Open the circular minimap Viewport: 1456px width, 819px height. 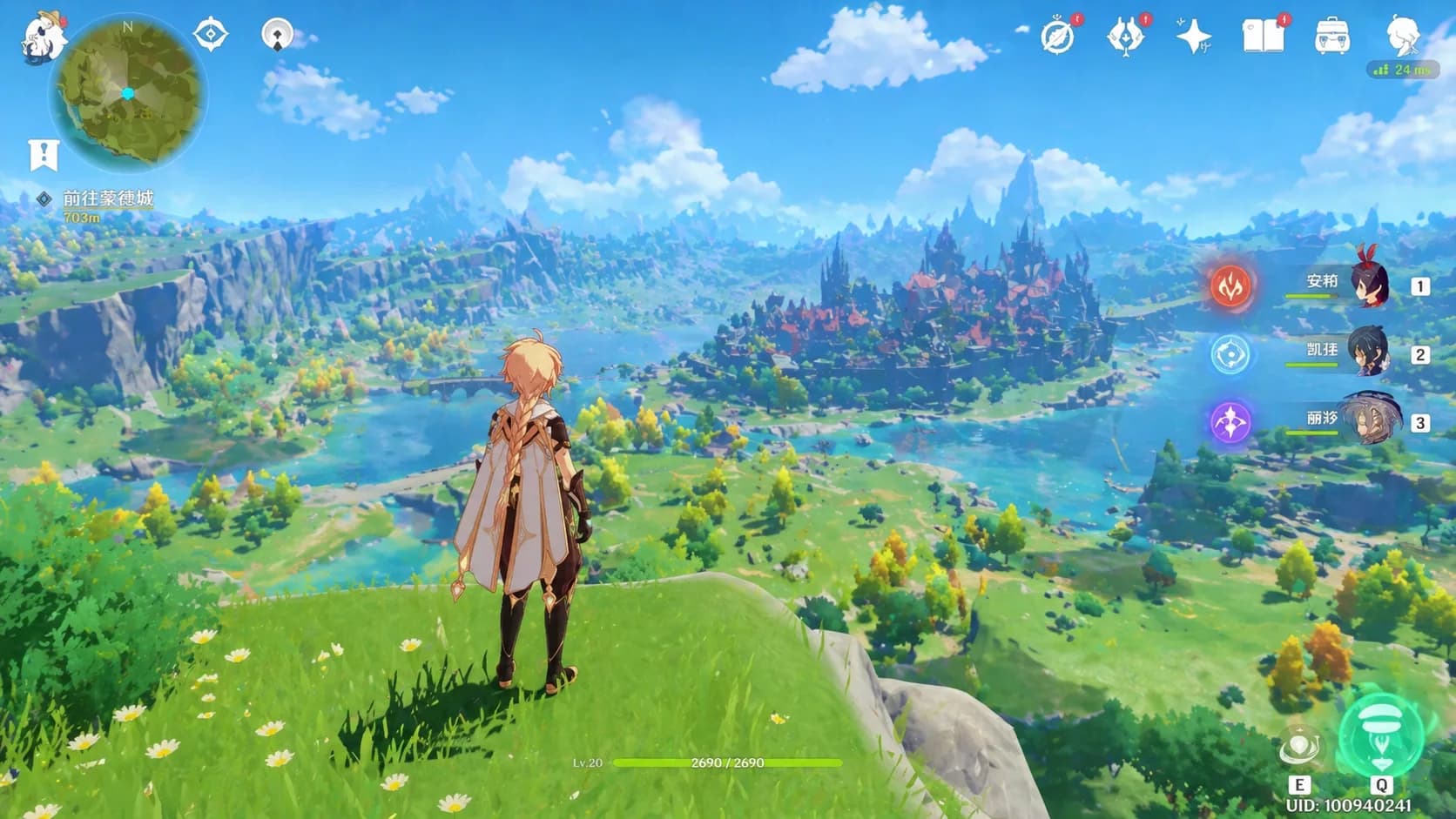tap(129, 92)
